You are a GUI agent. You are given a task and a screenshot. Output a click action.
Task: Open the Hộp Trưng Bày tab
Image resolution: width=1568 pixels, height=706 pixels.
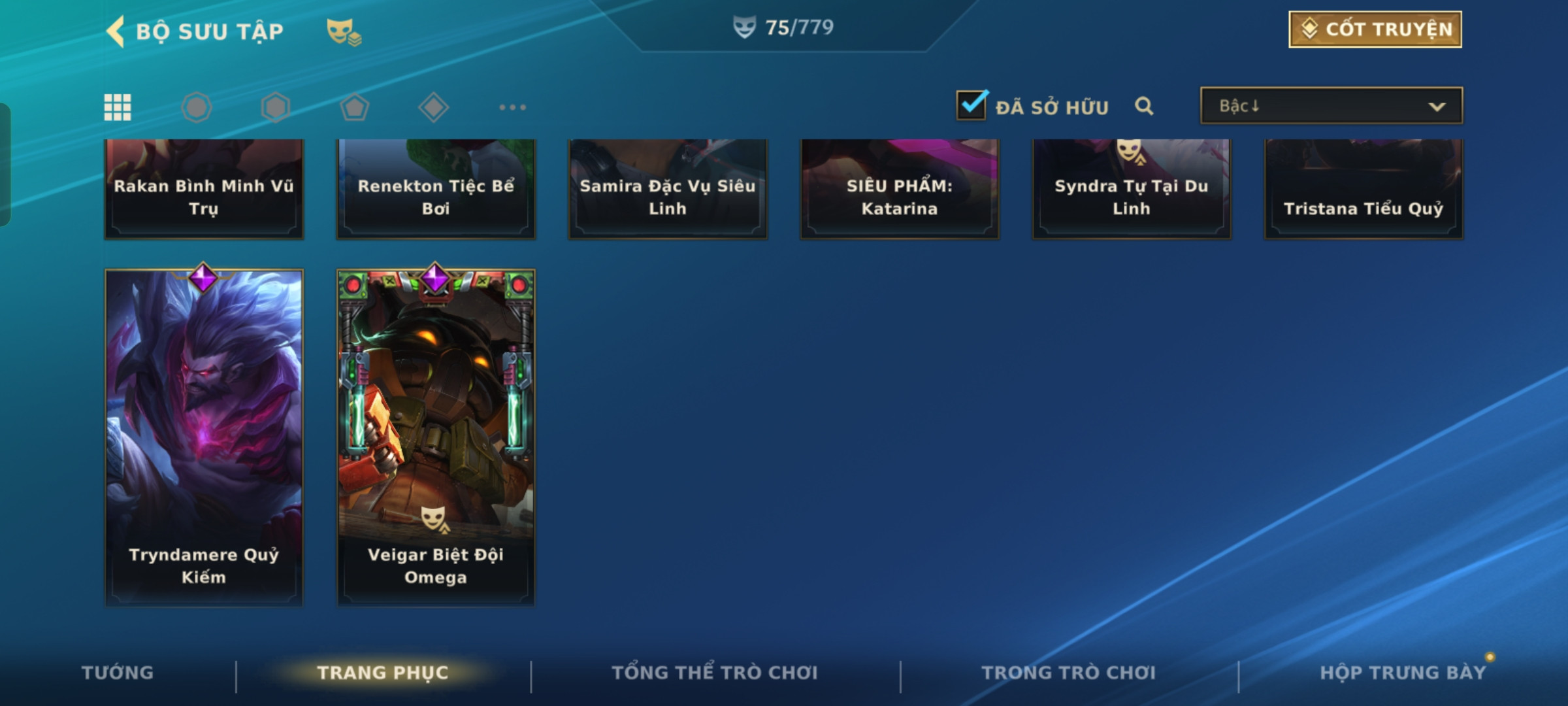1403,673
